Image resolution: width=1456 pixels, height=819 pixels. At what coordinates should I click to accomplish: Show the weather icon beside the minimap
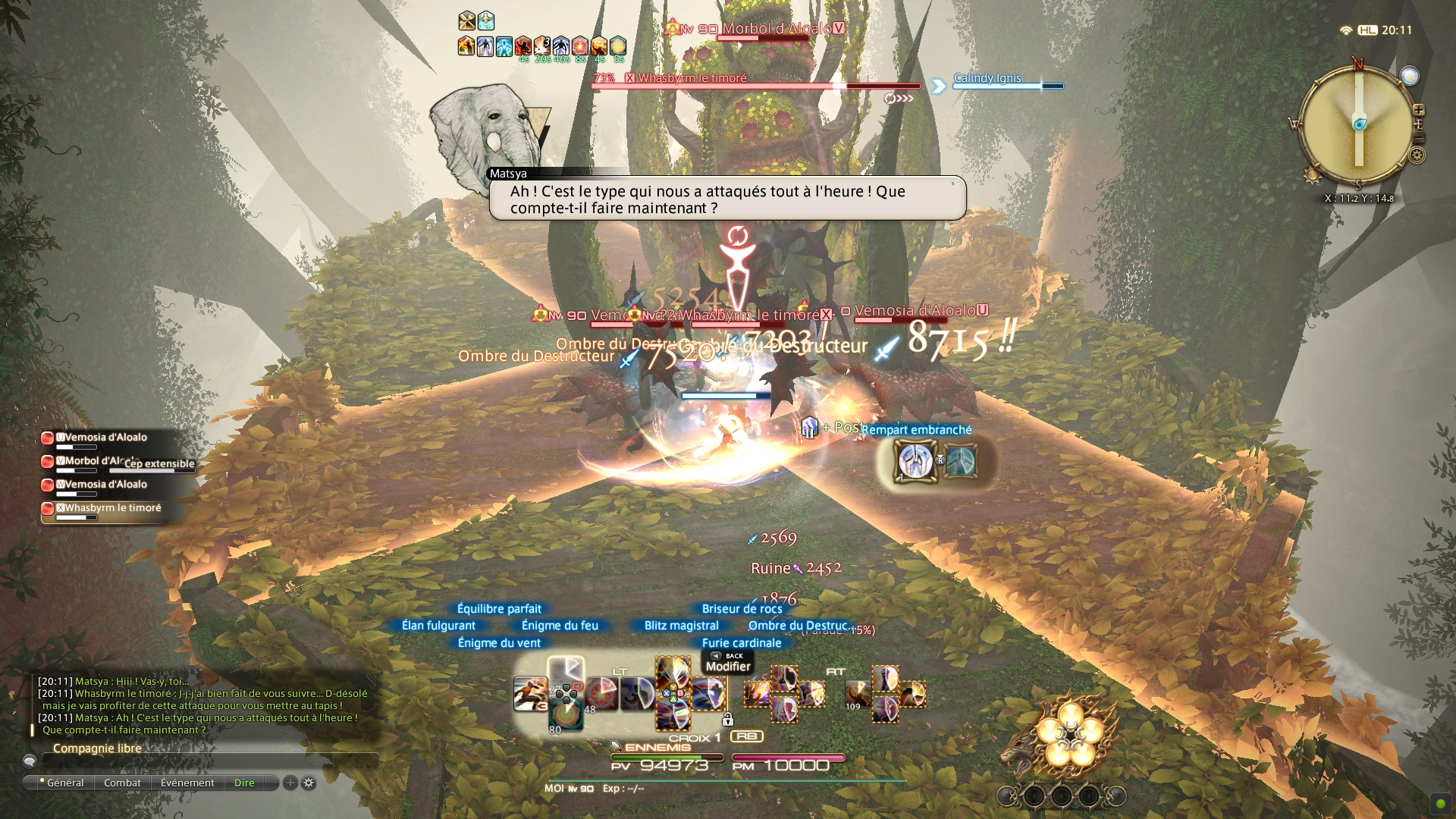pos(1409,76)
